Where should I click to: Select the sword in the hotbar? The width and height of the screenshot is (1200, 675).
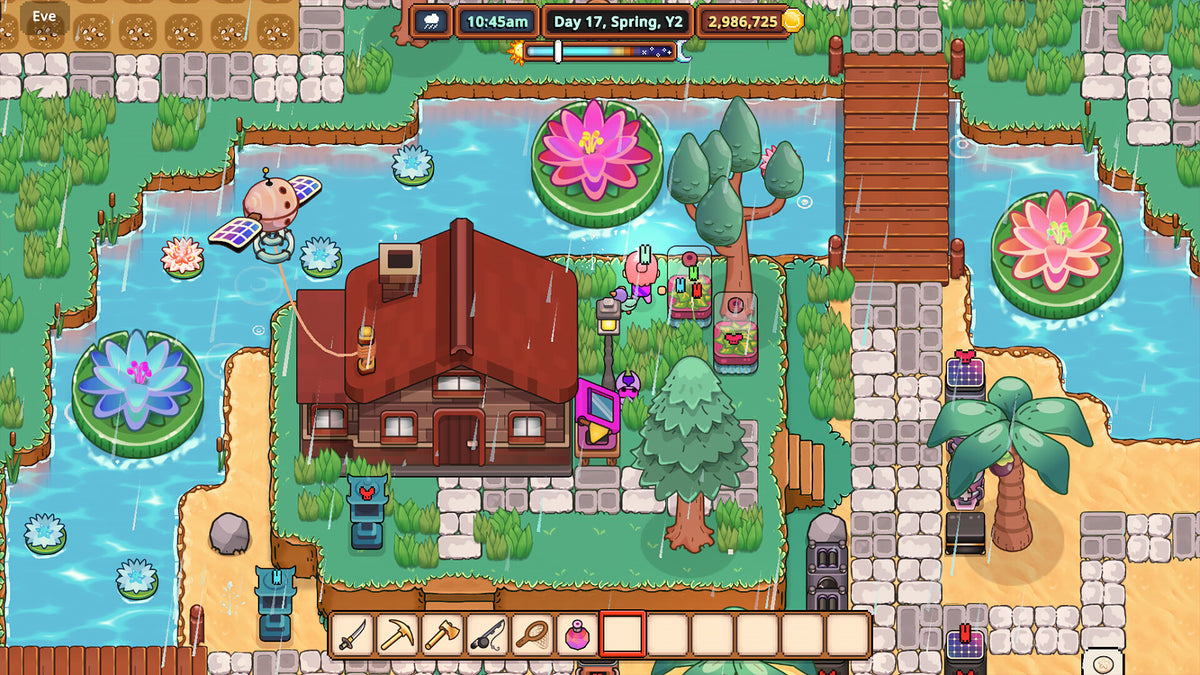click(353, 634)
